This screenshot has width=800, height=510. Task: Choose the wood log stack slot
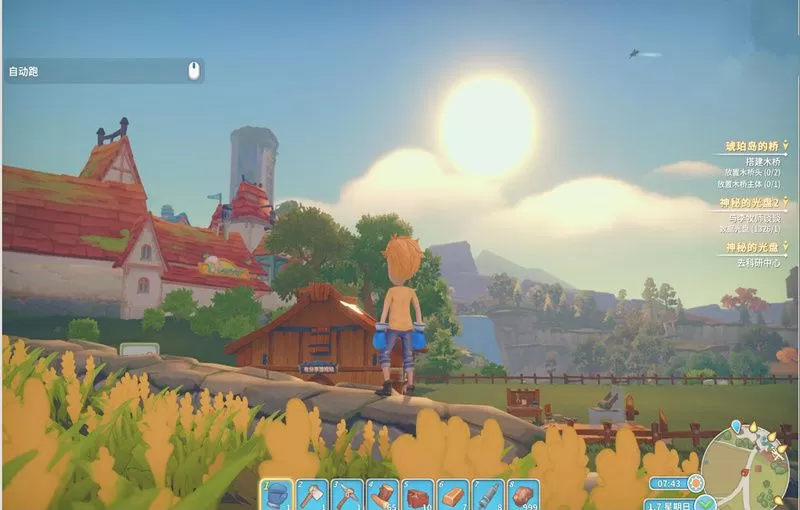[382, 495]
